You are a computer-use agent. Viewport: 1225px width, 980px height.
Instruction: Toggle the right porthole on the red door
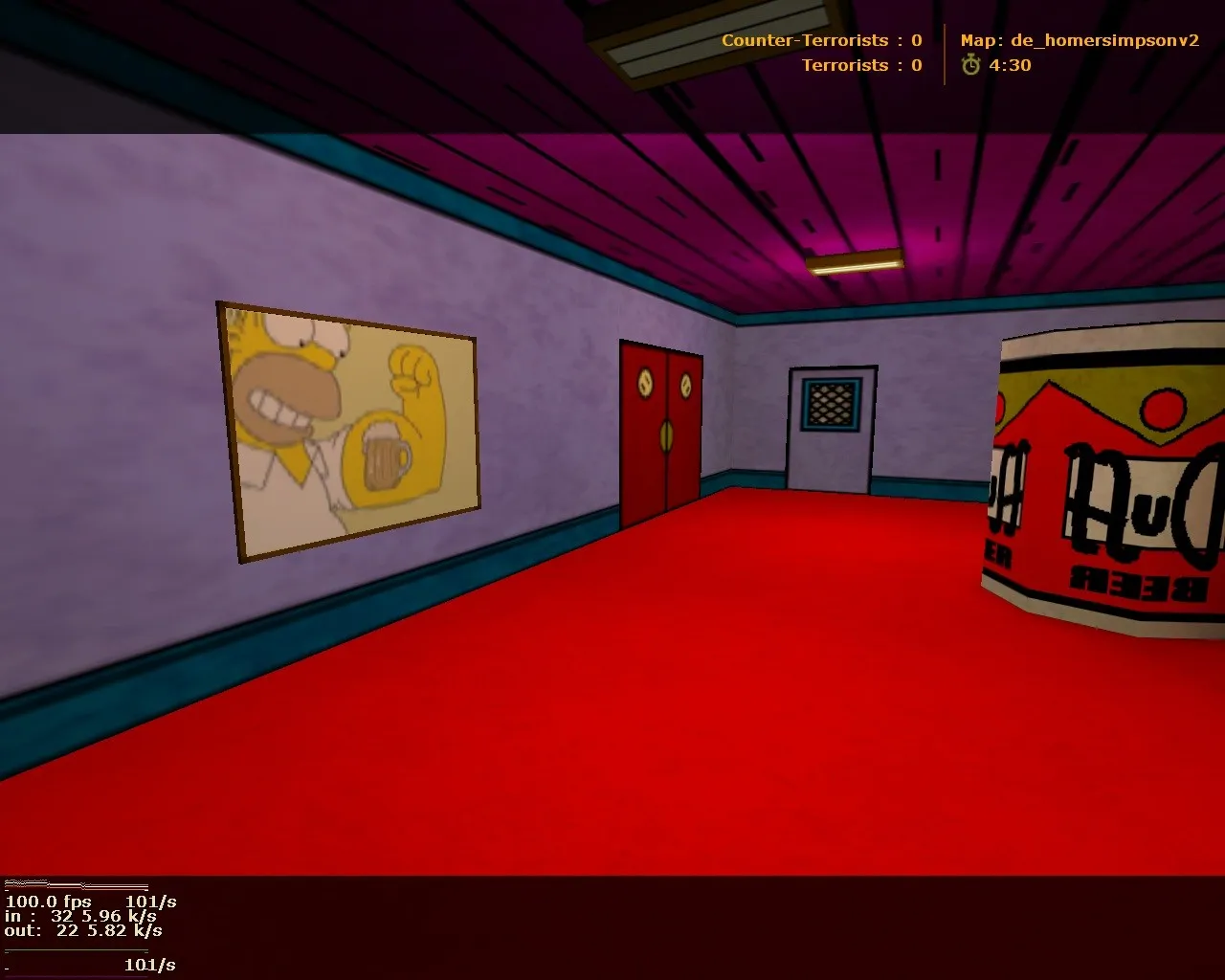(x=687, y=387)
